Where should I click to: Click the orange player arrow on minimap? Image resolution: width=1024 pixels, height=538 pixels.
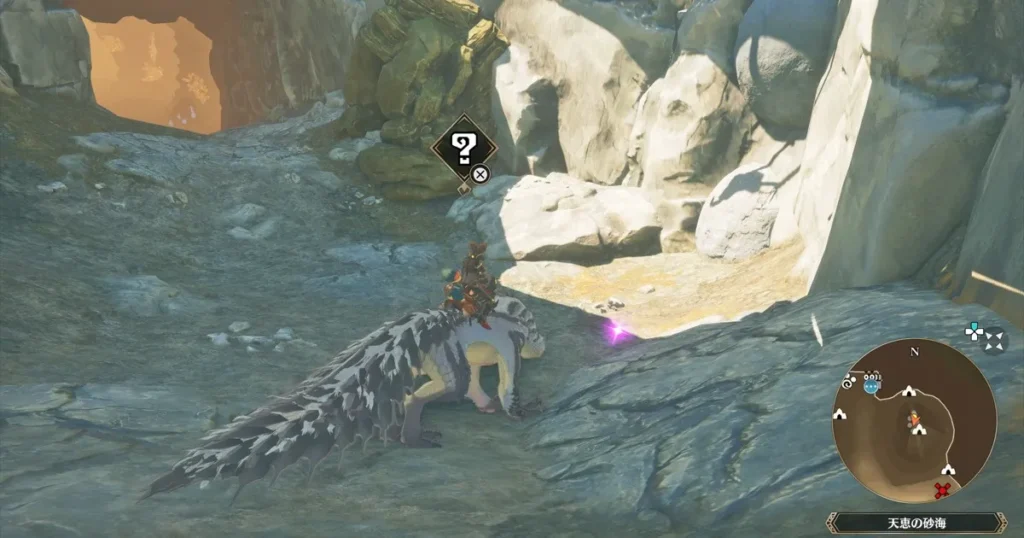pyautogui.click(x=913, y=418)
